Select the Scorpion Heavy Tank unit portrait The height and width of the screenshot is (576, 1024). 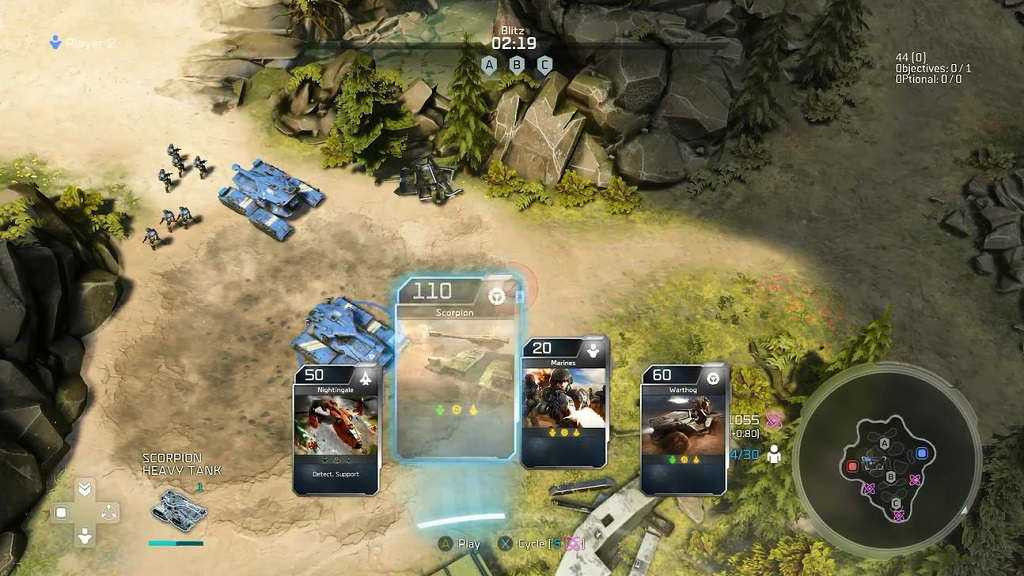pos(179,508)
